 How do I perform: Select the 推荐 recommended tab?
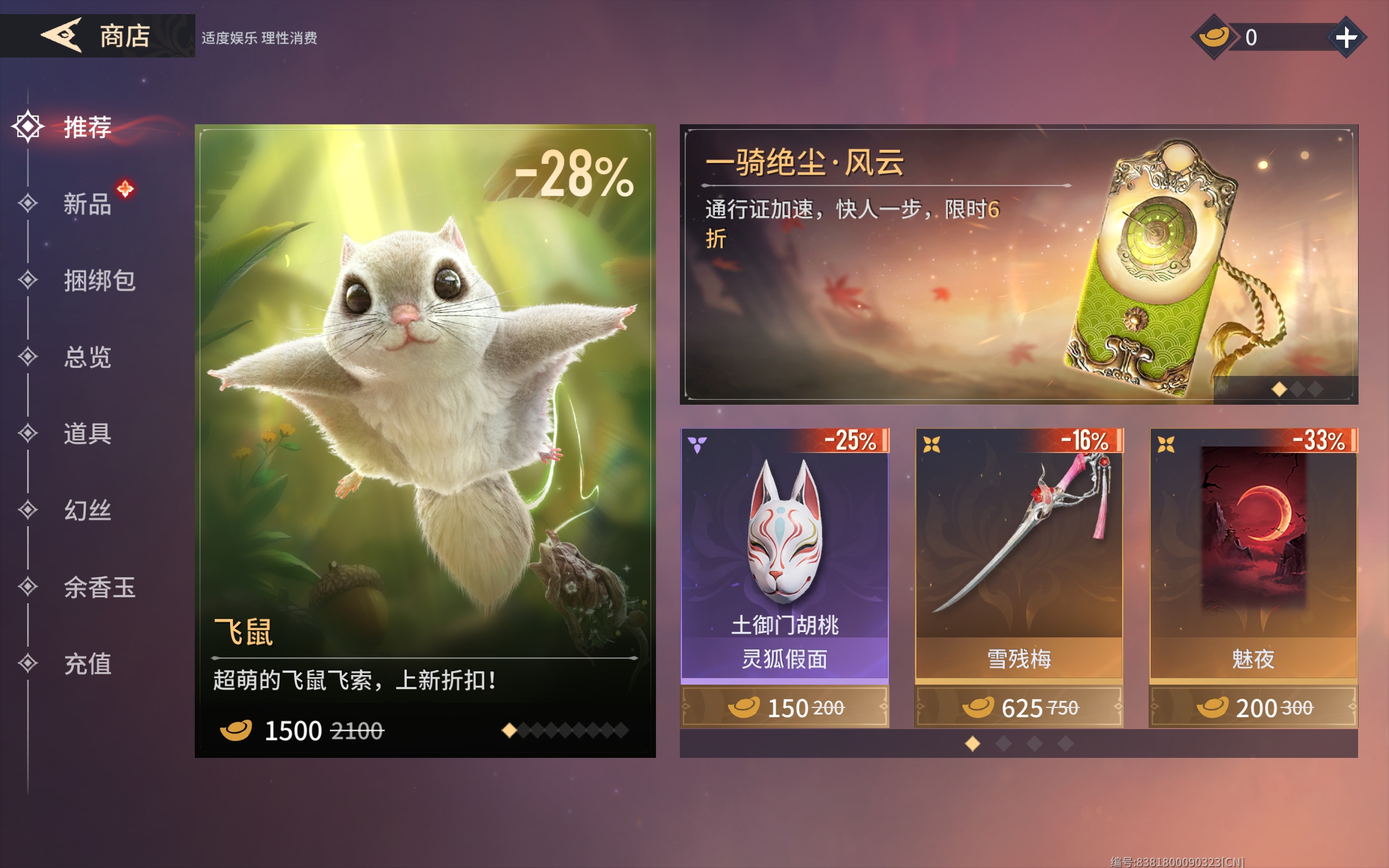[87, 127]
